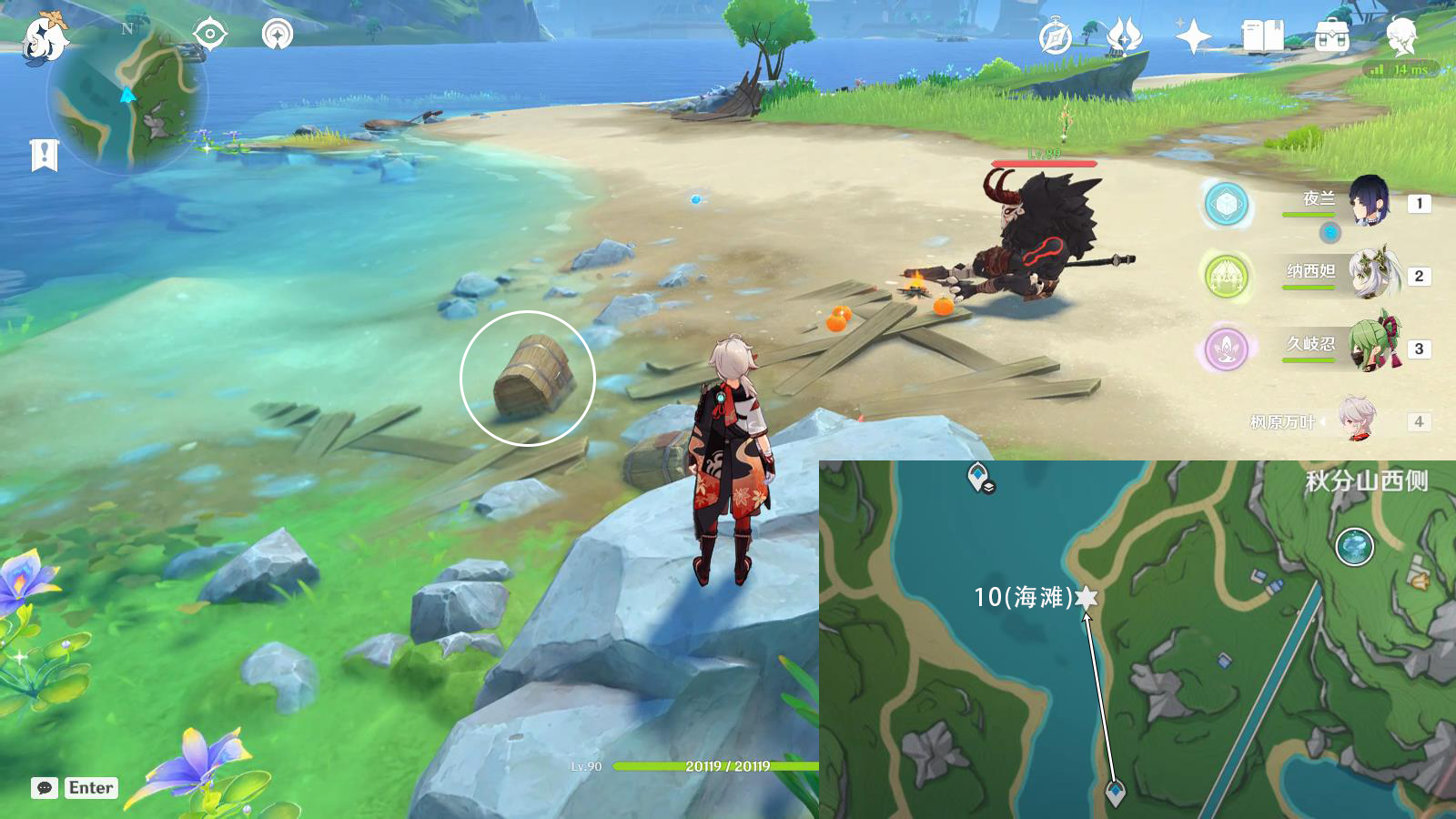Open the Adventurer Handbook book icon

(1262, 37)
